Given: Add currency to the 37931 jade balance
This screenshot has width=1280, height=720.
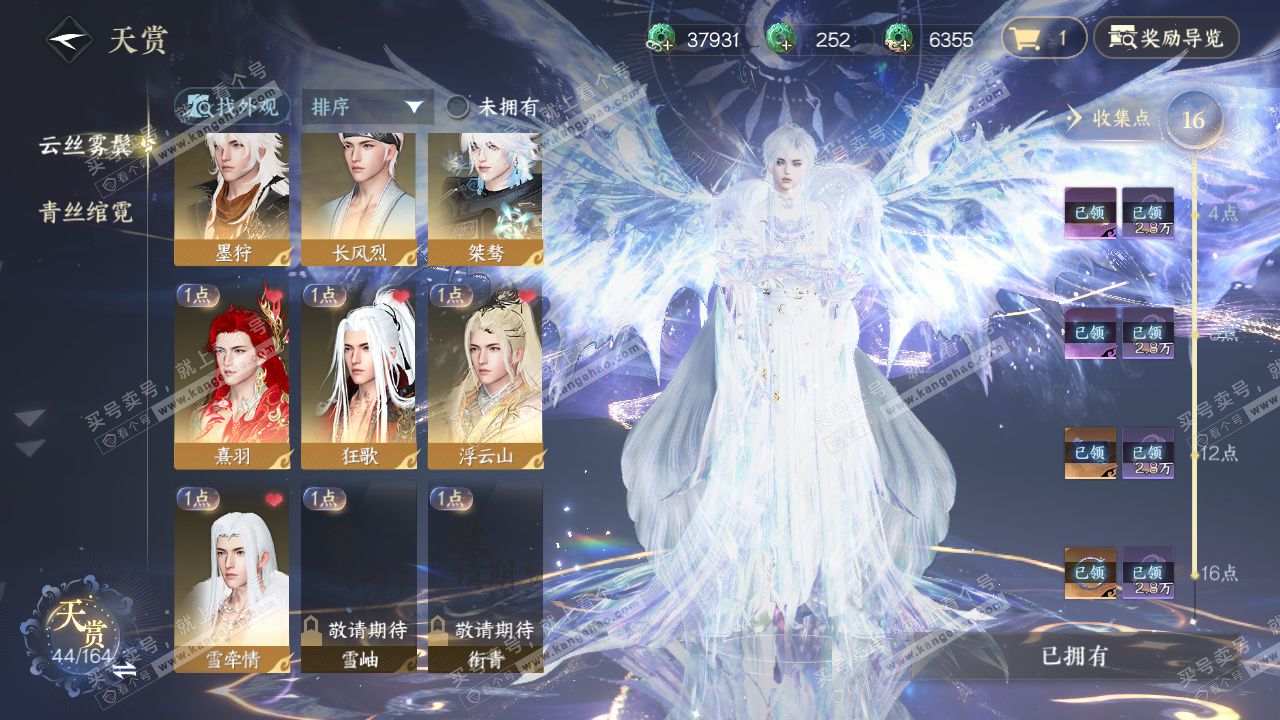Looking at the screenshot, I should (x=661, y=40).
